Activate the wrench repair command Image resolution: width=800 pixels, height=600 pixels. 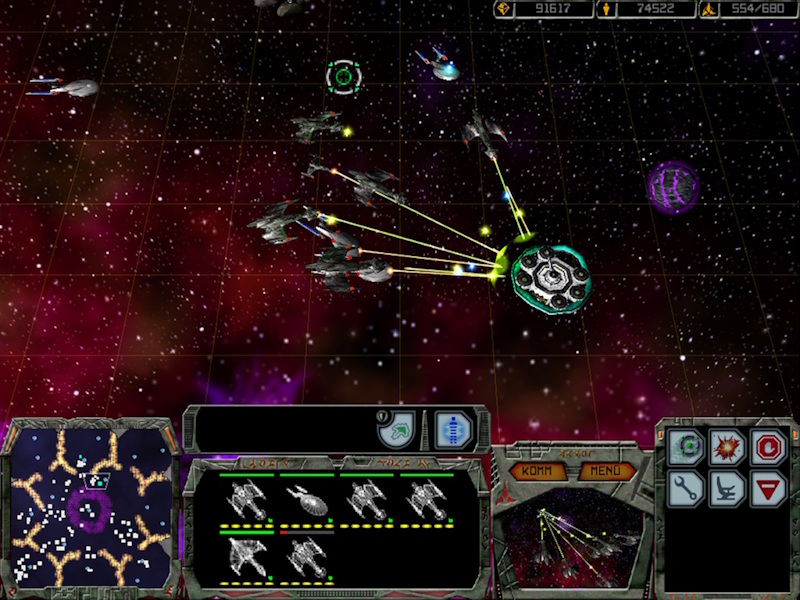tap(687, 488)
